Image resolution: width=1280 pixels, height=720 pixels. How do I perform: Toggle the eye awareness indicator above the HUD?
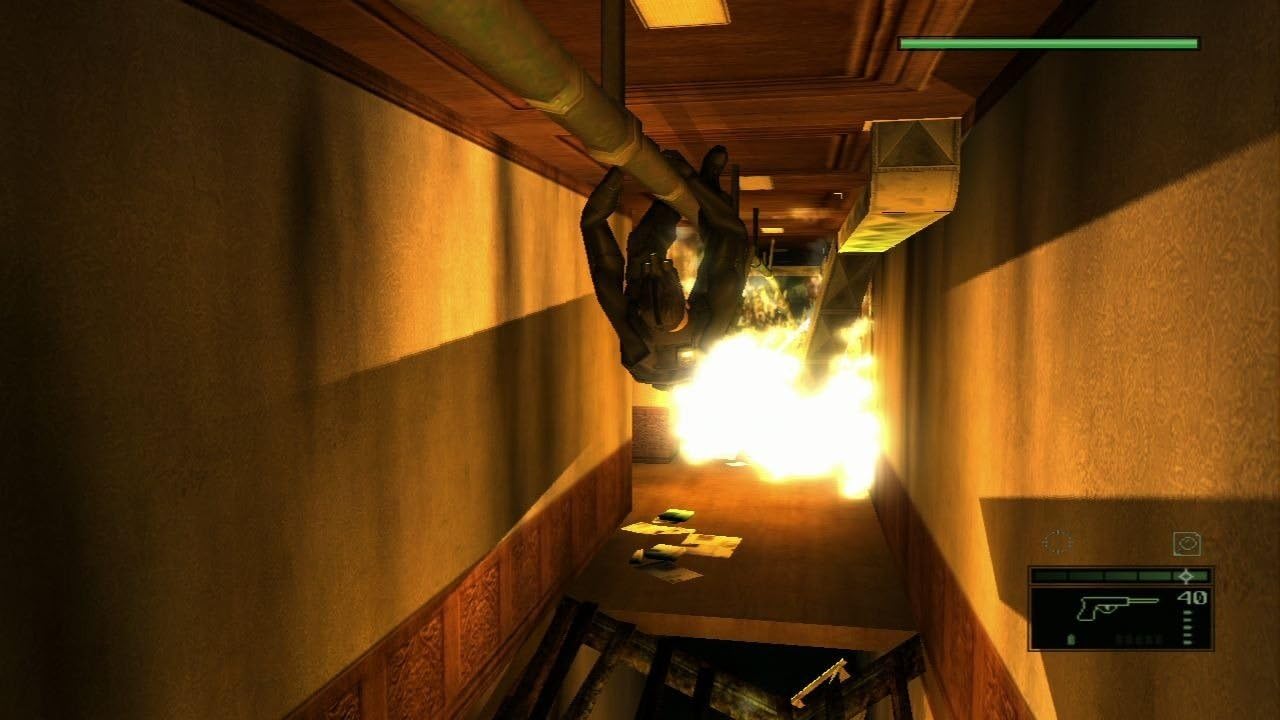point(1188,542)
